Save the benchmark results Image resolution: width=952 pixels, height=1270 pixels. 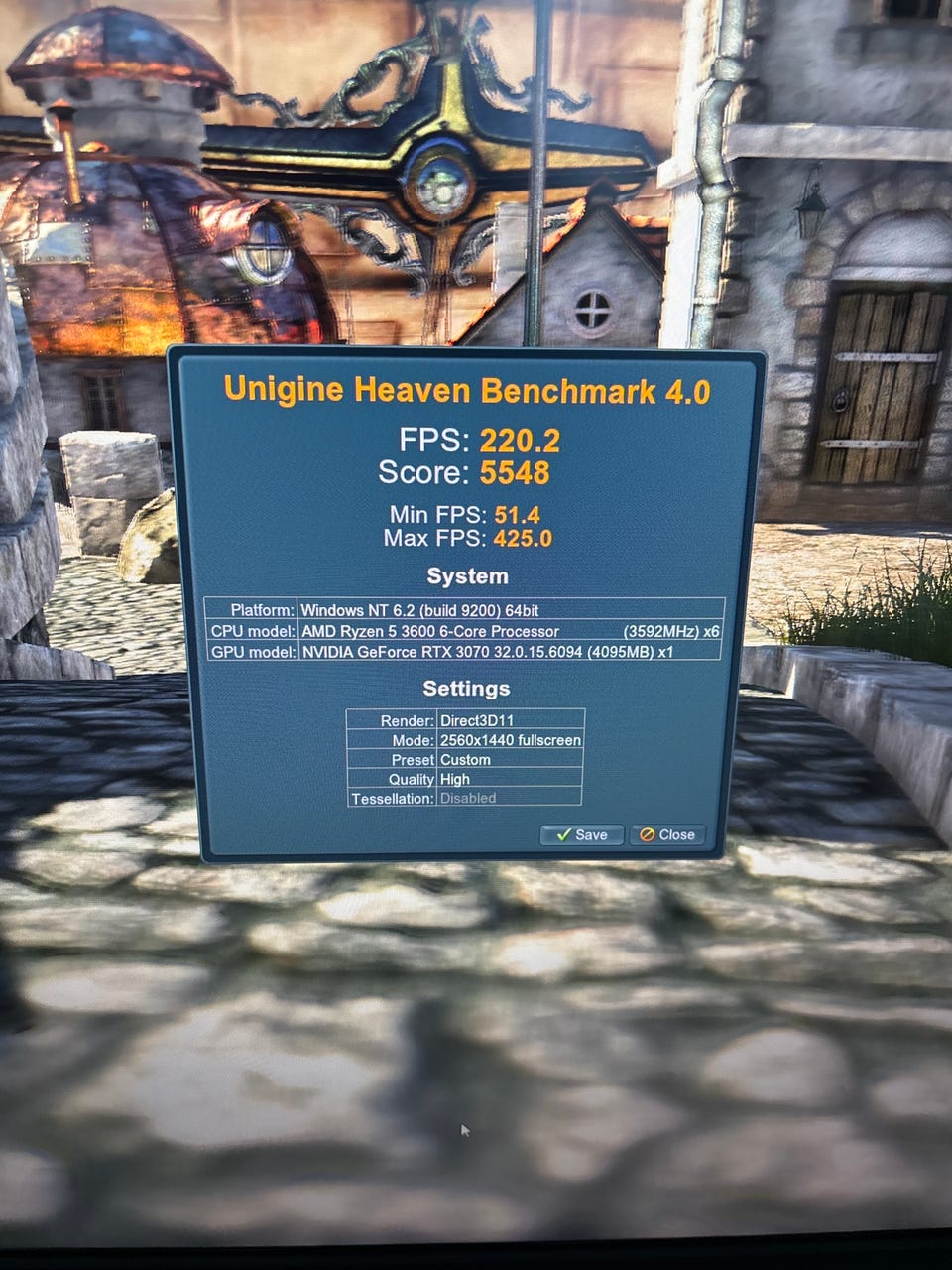pyautogui.click(x=581, y=834)
